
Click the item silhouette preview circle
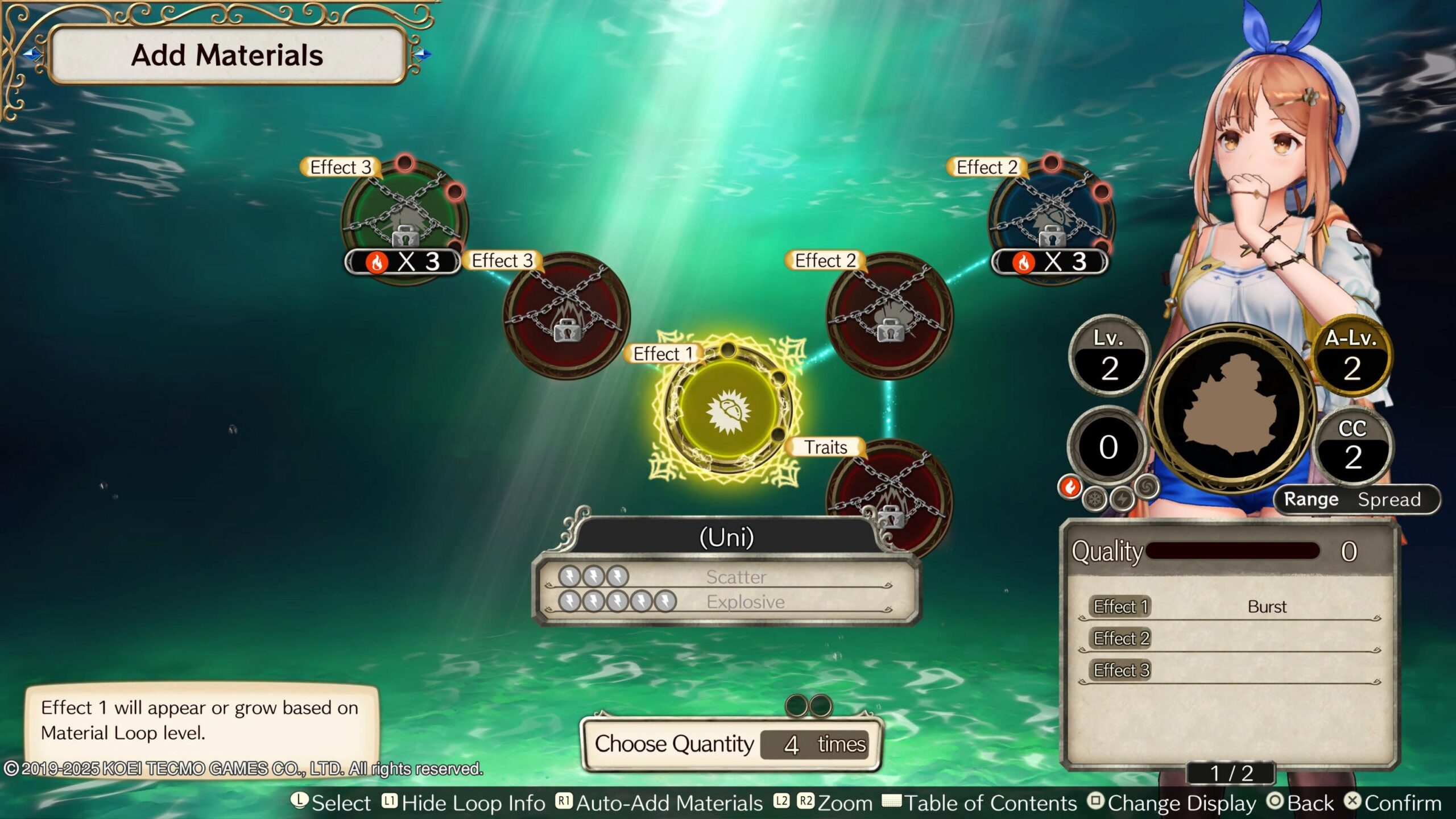[1231, 408]
